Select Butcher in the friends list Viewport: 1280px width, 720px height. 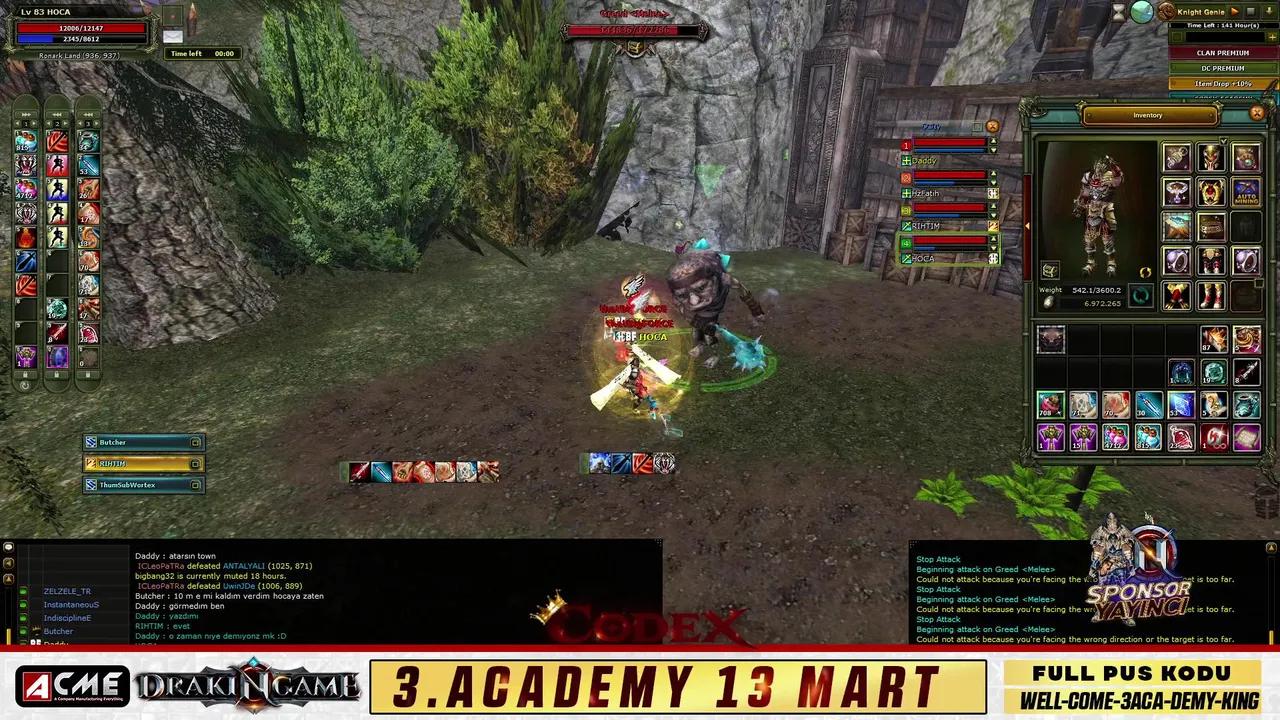point(58,631)
